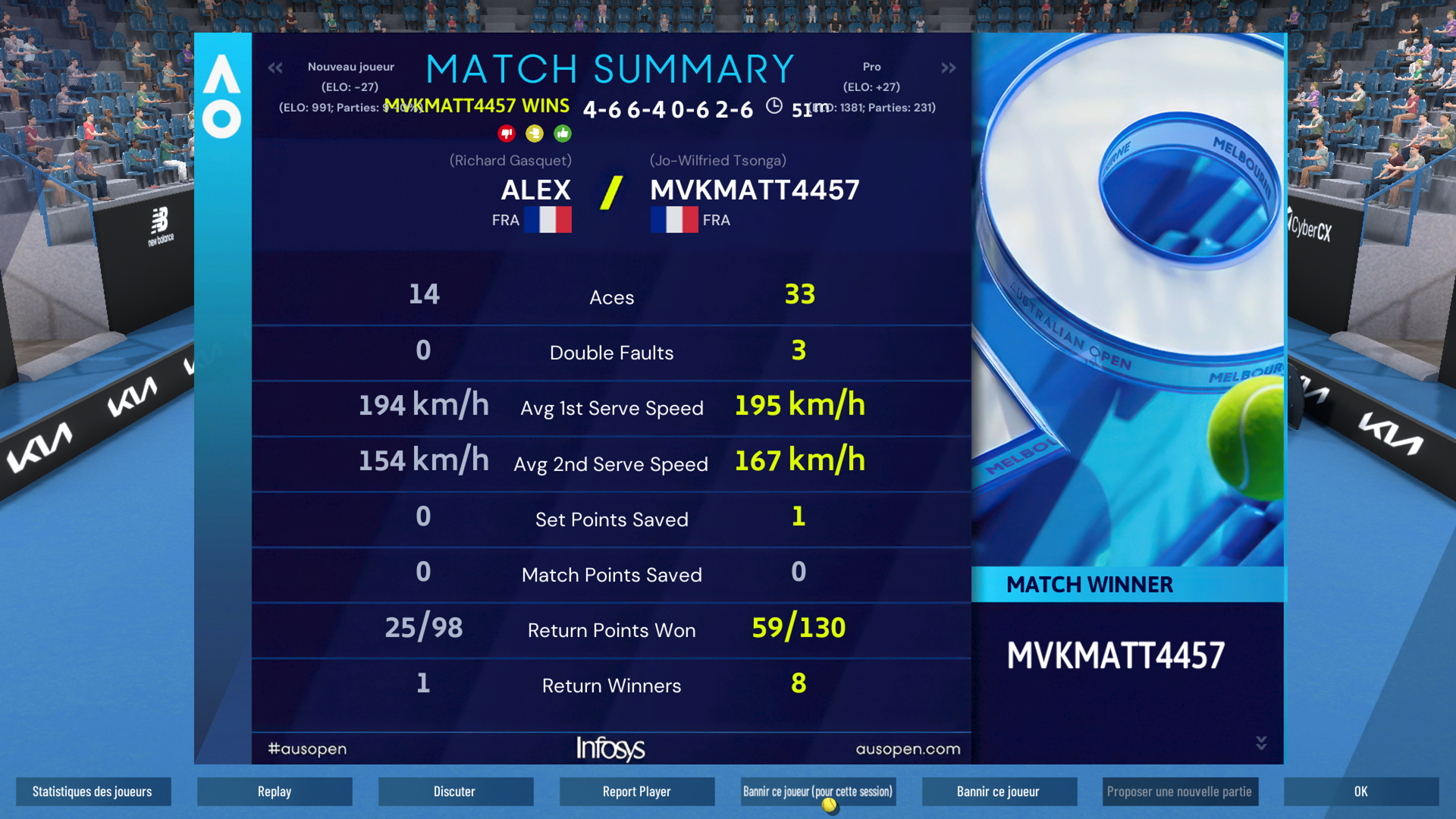Ban this player for this session

tap(817, 792)
